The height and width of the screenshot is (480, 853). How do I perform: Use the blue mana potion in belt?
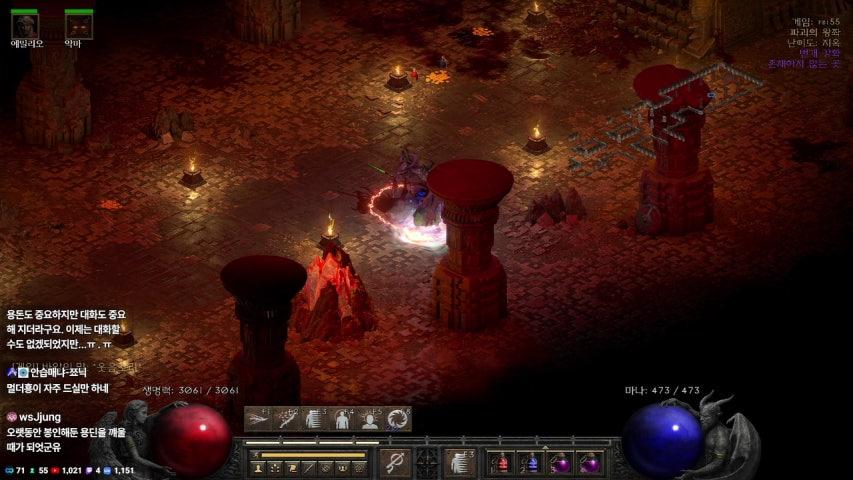tap(531, 463)
